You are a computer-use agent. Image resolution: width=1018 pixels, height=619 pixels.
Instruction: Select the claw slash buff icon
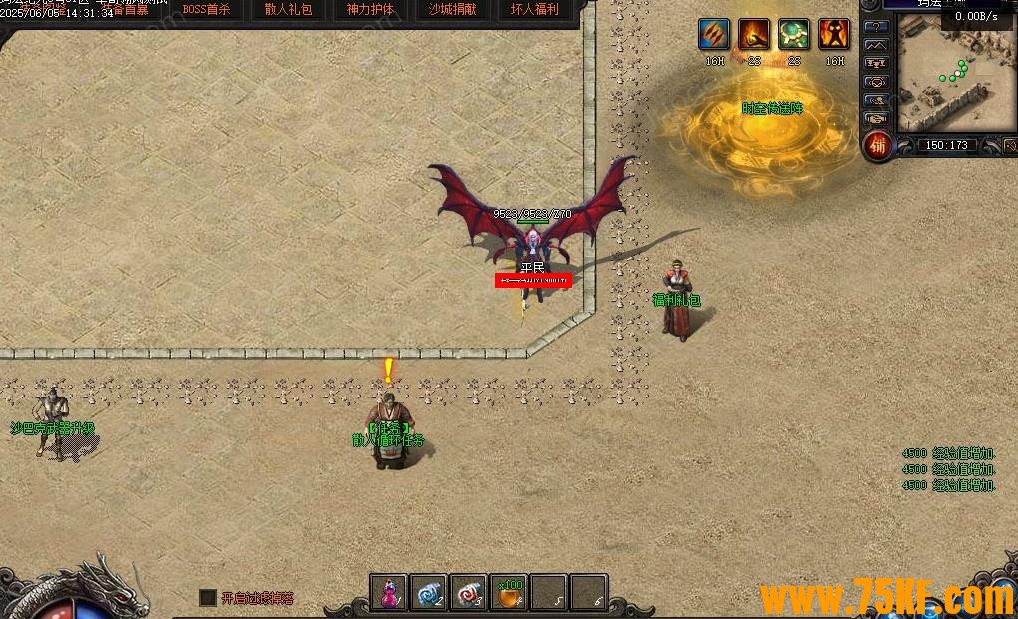(x=714, y=34)
